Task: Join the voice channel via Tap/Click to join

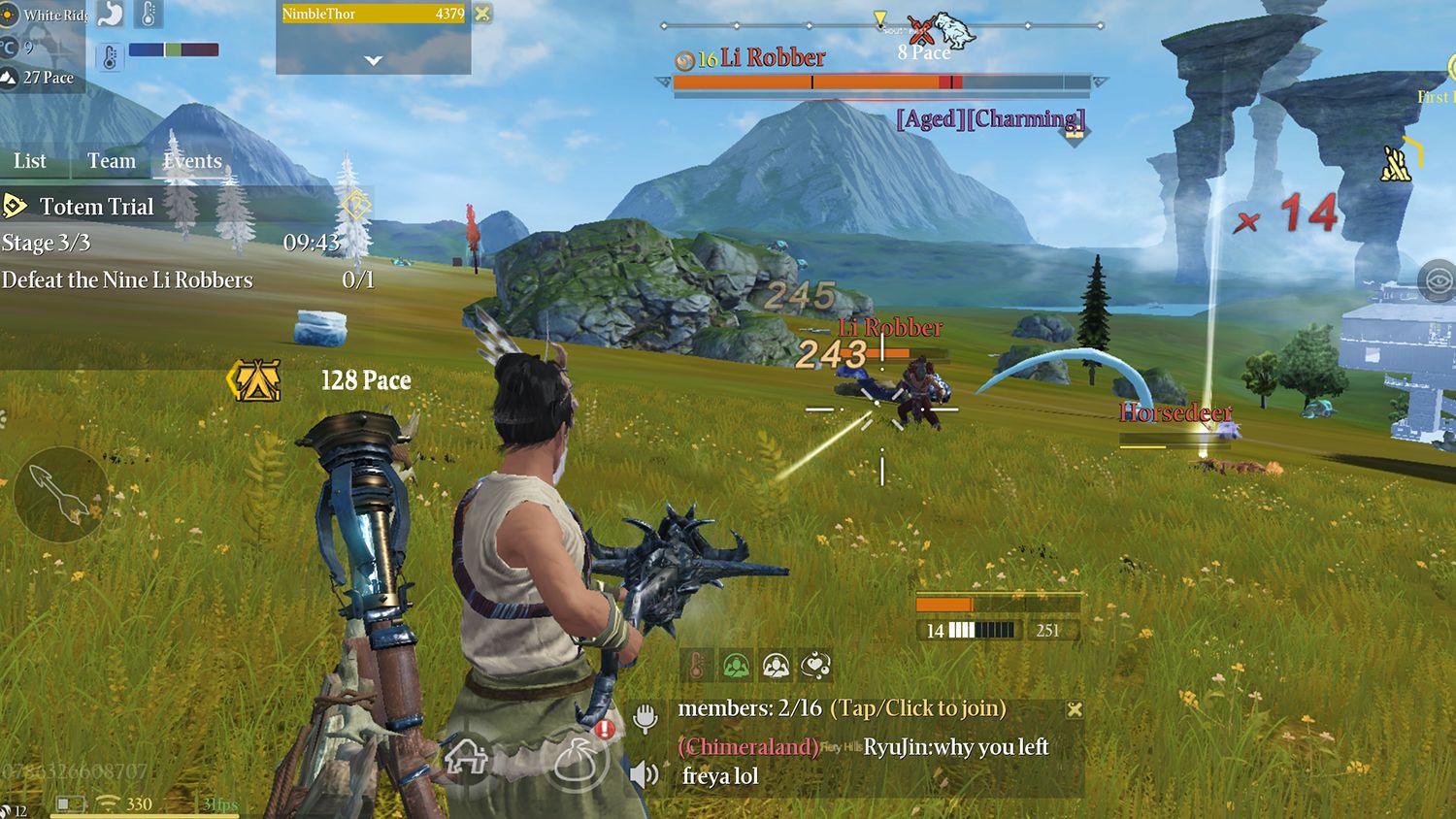Action: (x=917, y=708)
